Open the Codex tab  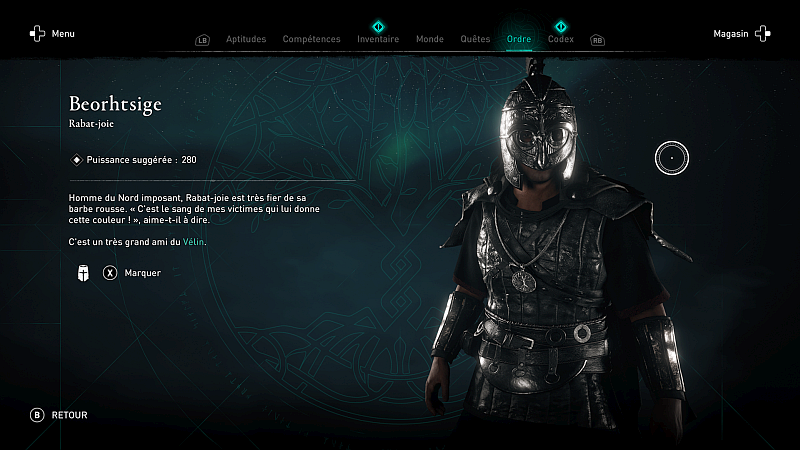click(560, 39)
